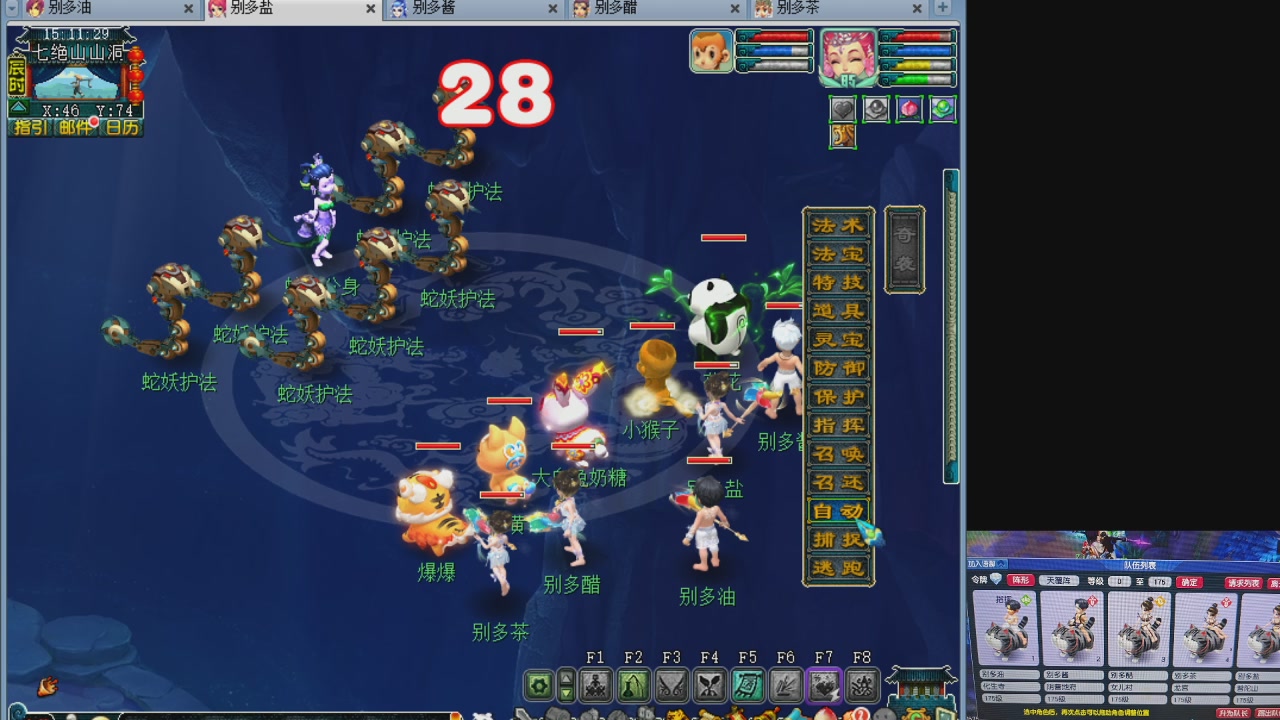Screen dimensions: 1280x720
Task: Click the heart-shaped quick item icon
Action: (845, 110)
